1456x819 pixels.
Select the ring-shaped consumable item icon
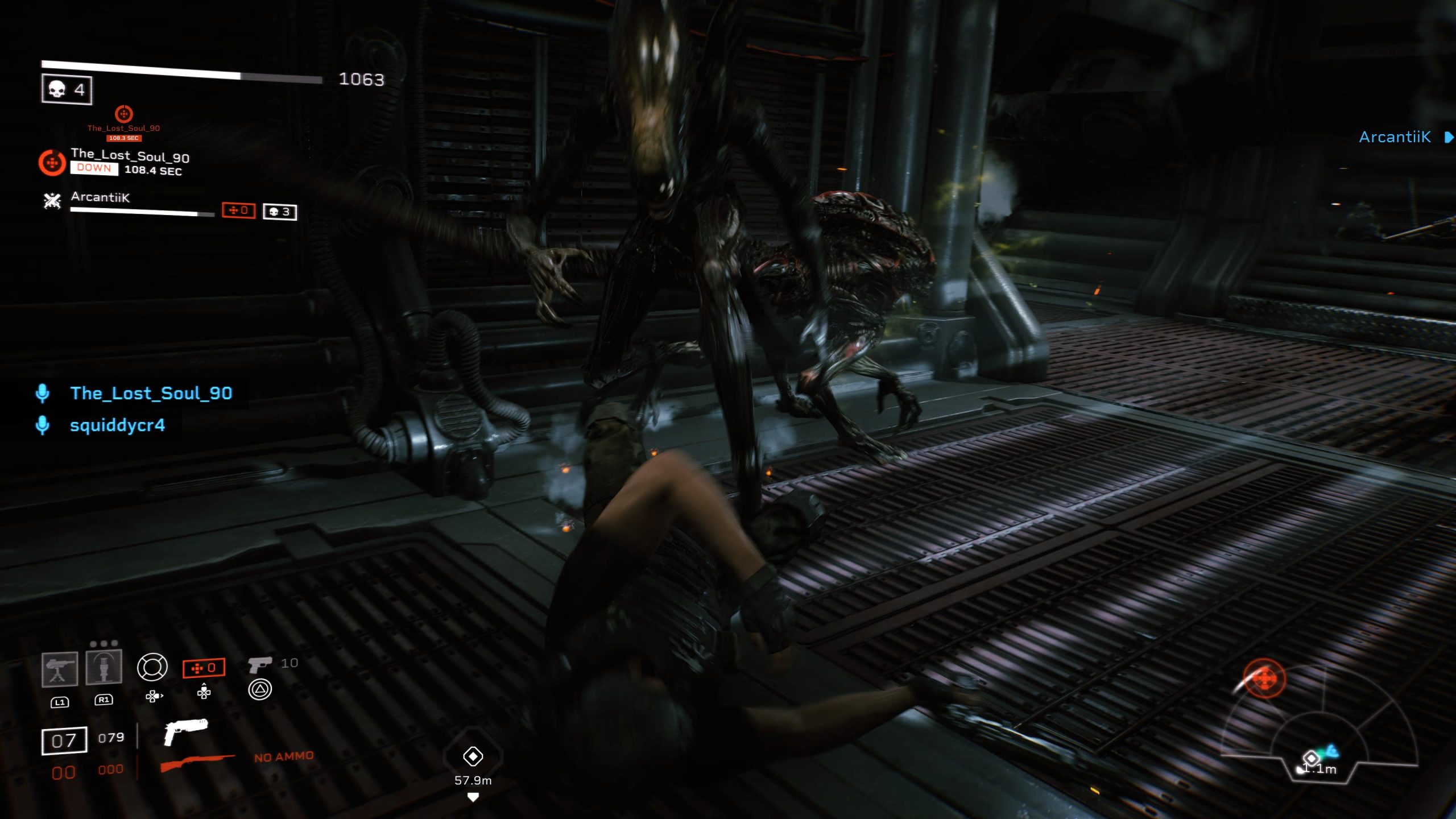tap(152, 667)
